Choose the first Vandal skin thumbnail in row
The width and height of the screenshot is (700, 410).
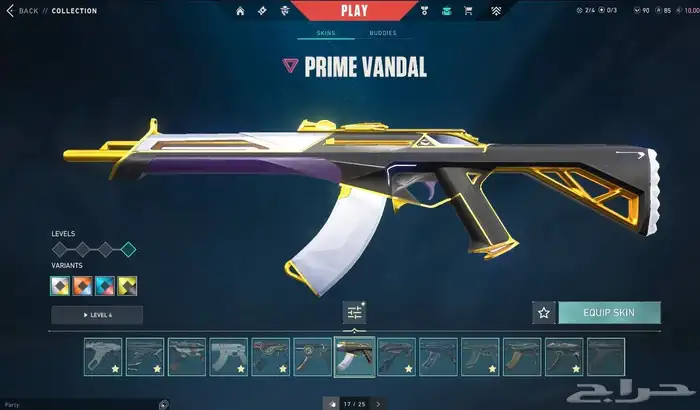[x=103, y=357]
